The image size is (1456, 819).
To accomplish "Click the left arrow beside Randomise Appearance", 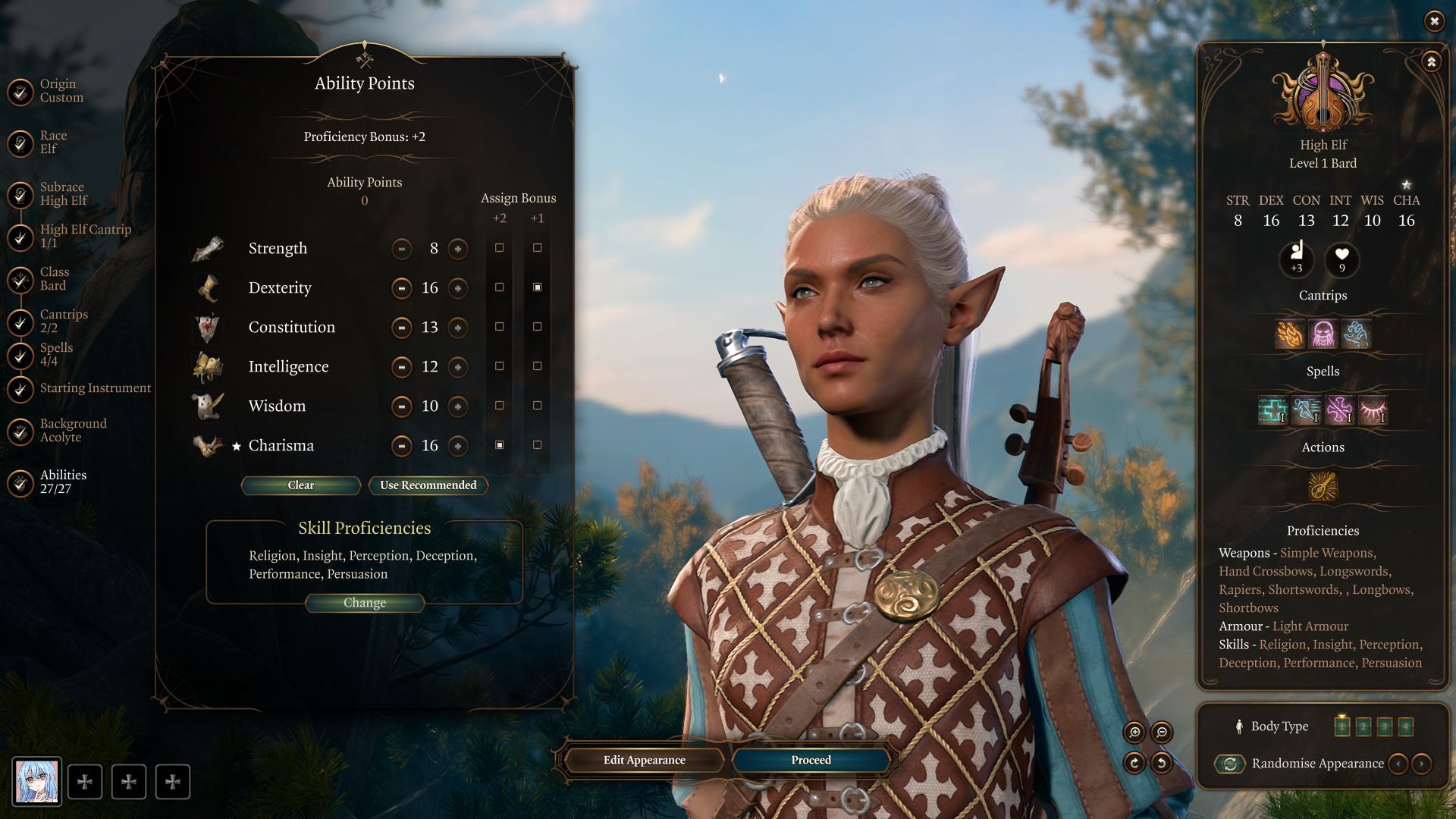I will [1399, 764].
